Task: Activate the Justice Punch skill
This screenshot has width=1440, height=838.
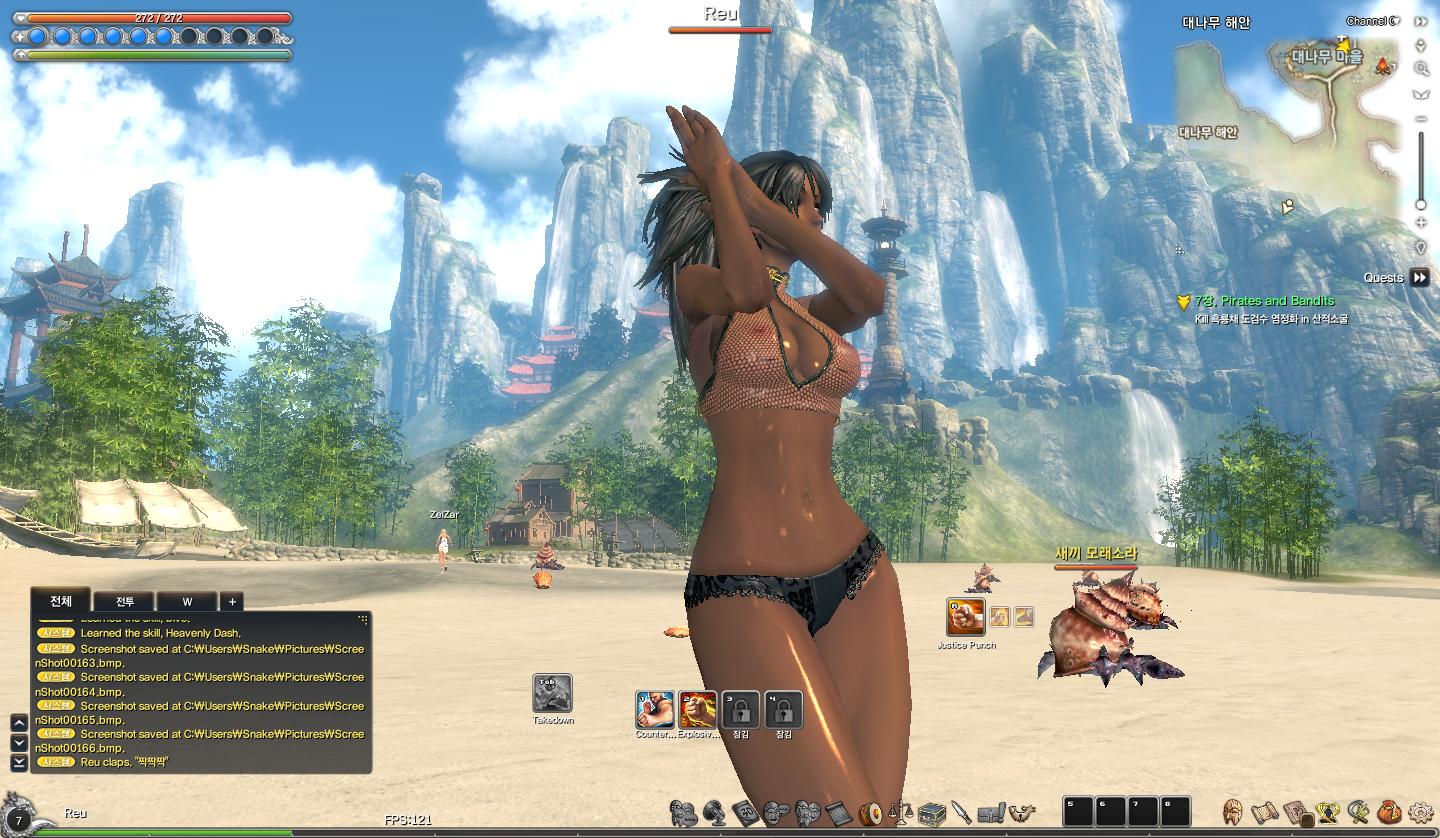Action: click(x=965, y=617)
